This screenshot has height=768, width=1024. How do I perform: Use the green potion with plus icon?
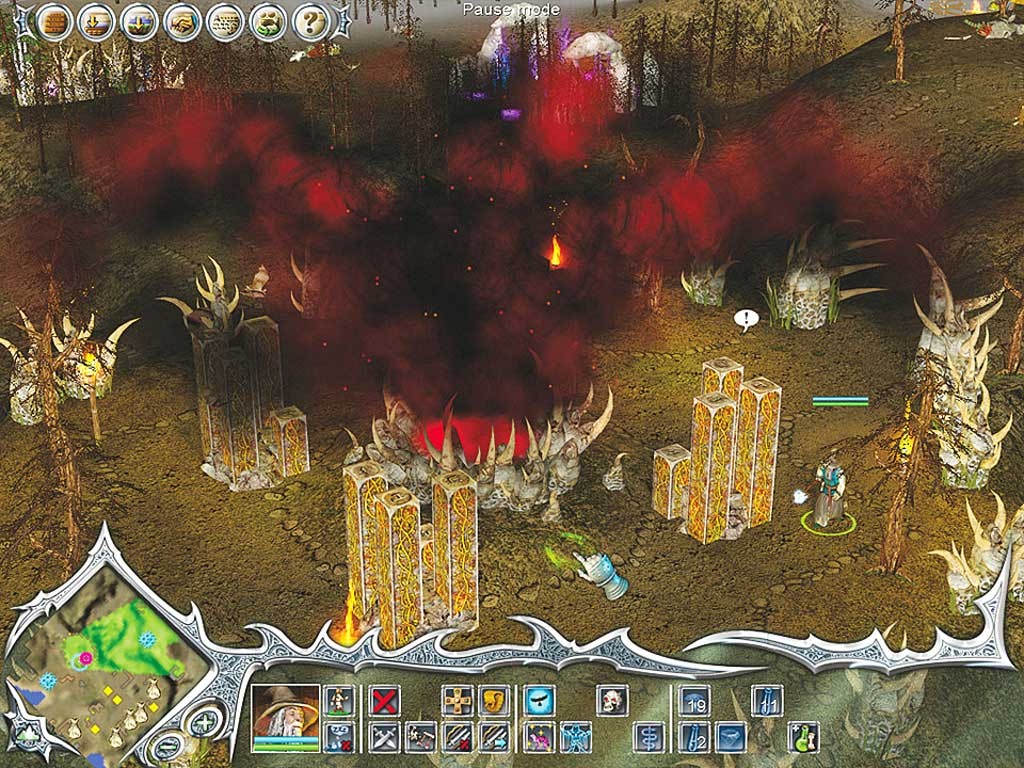point(803,737)
